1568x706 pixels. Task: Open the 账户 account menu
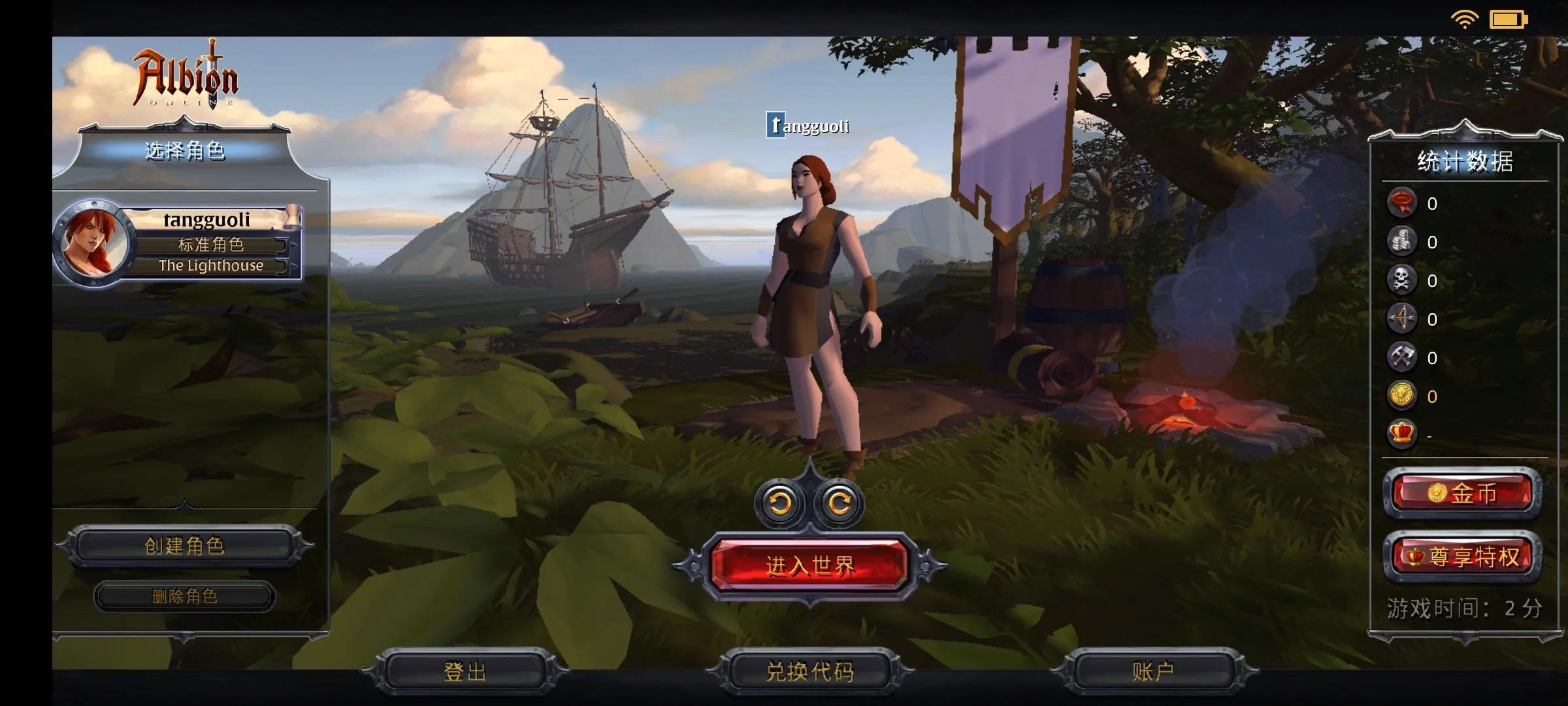tap(1153, 671)
